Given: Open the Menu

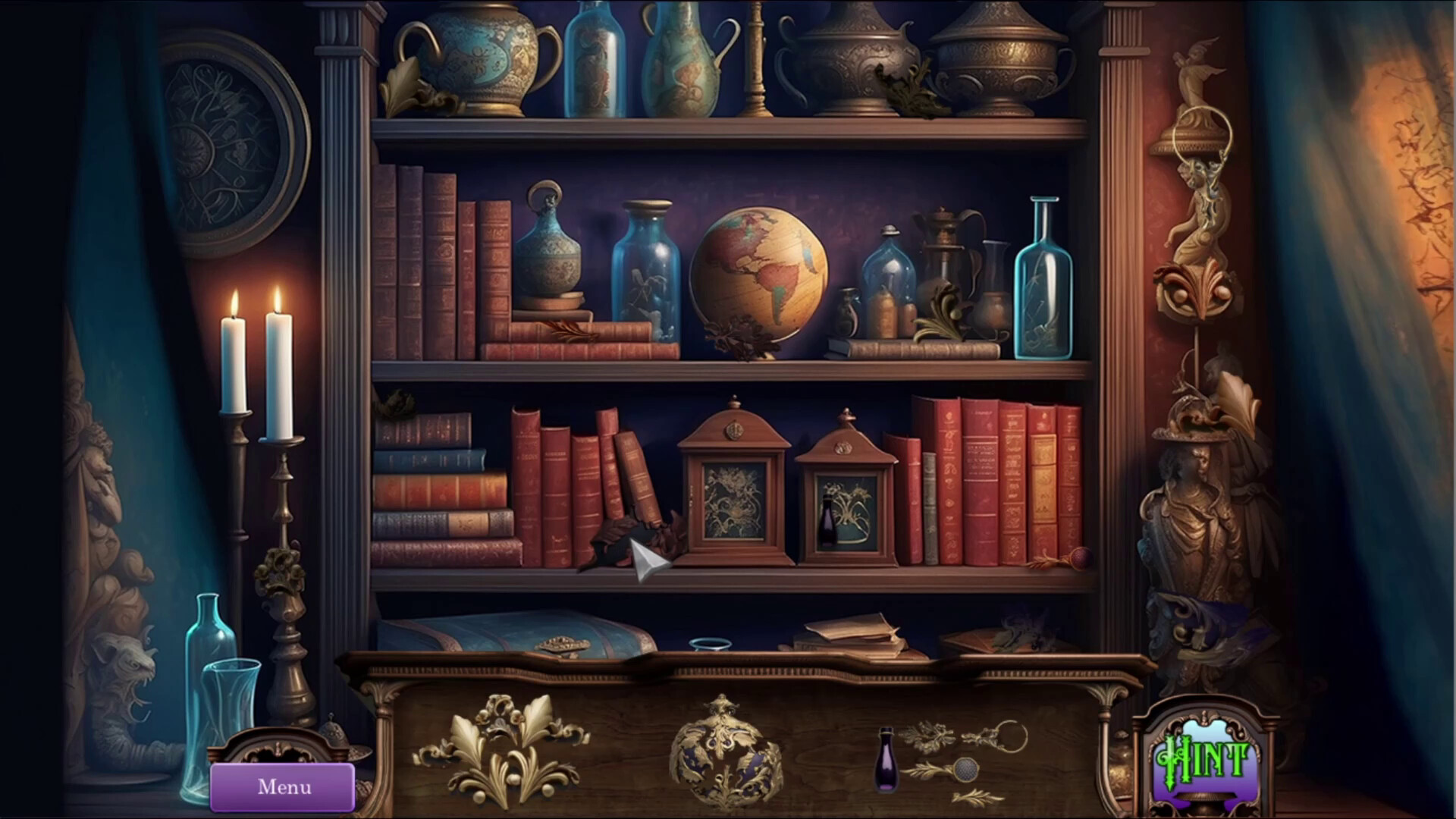Looking at the screenshot, I should pos(284,786).
